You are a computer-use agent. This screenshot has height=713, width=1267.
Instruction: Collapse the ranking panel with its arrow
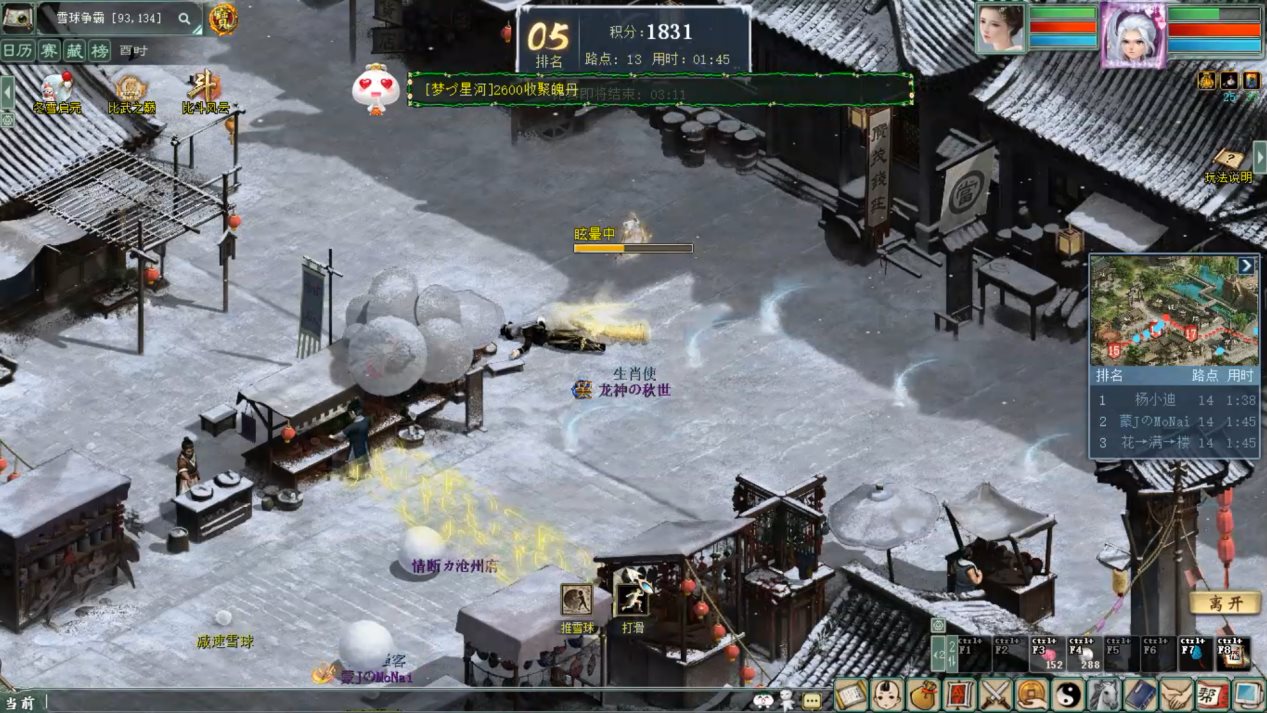(1245, 266)
